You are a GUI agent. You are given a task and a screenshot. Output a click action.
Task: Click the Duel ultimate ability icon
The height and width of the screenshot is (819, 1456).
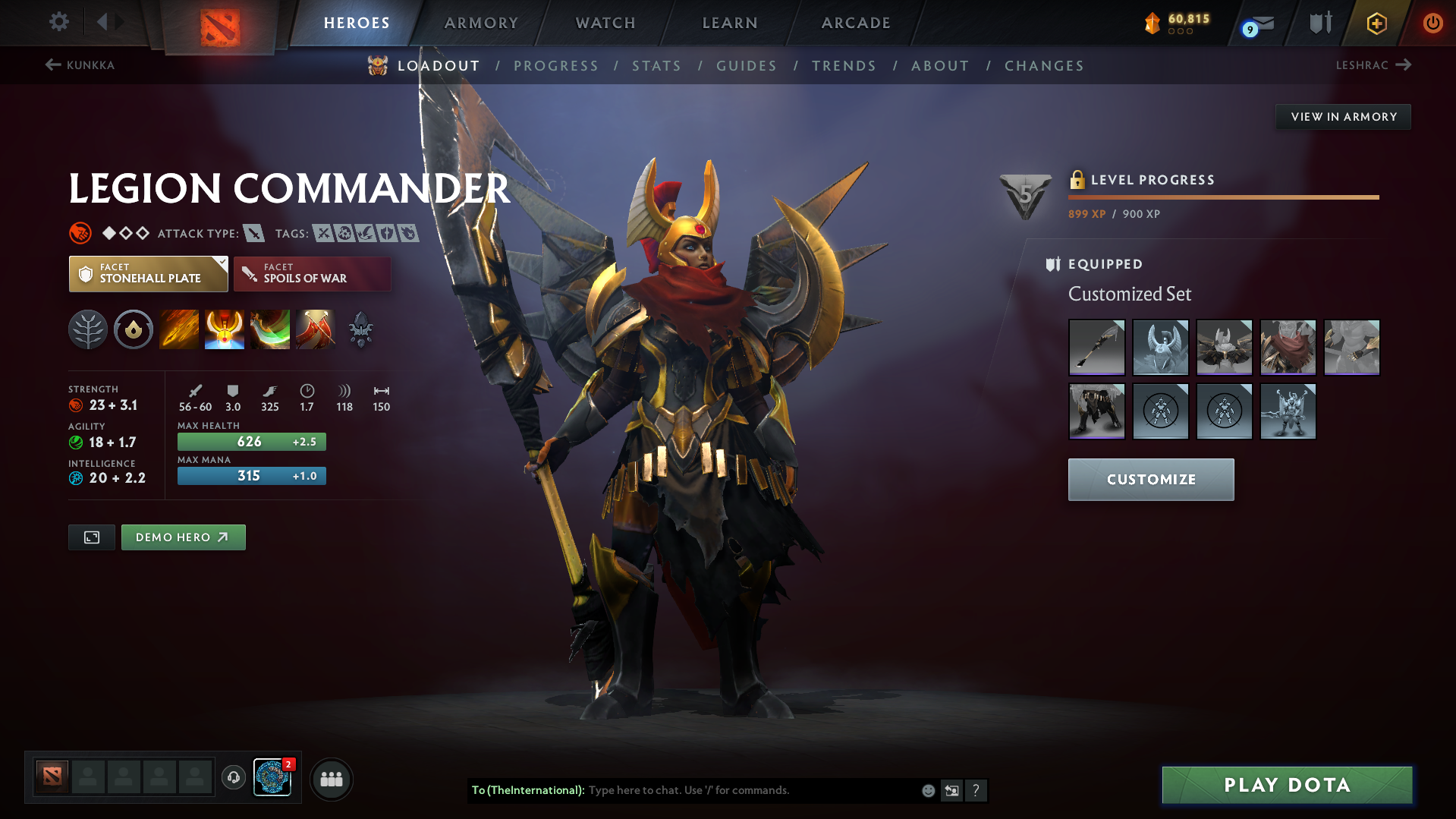(316, 329)
